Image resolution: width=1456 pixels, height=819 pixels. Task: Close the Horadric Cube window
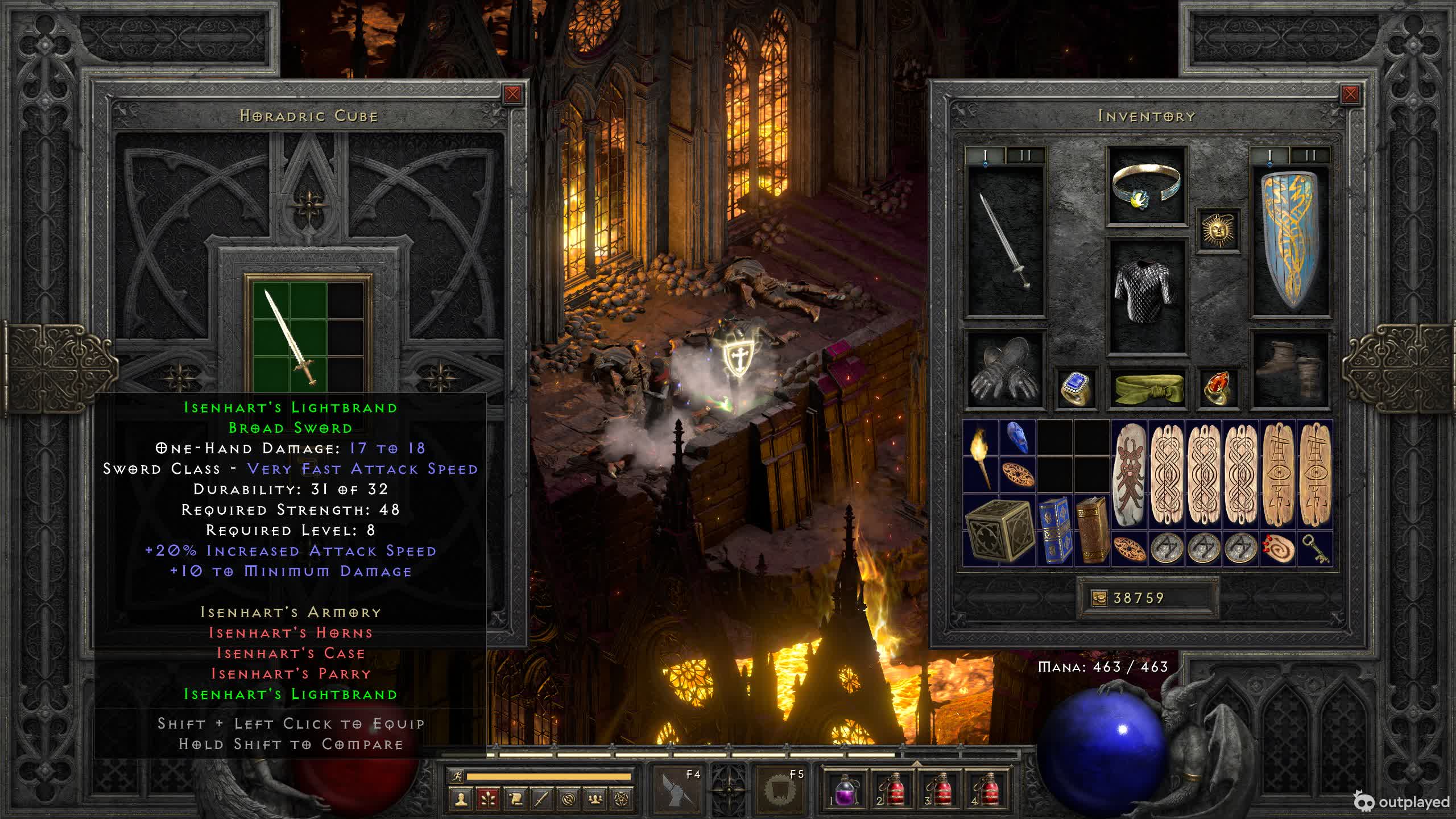point(512,94)
